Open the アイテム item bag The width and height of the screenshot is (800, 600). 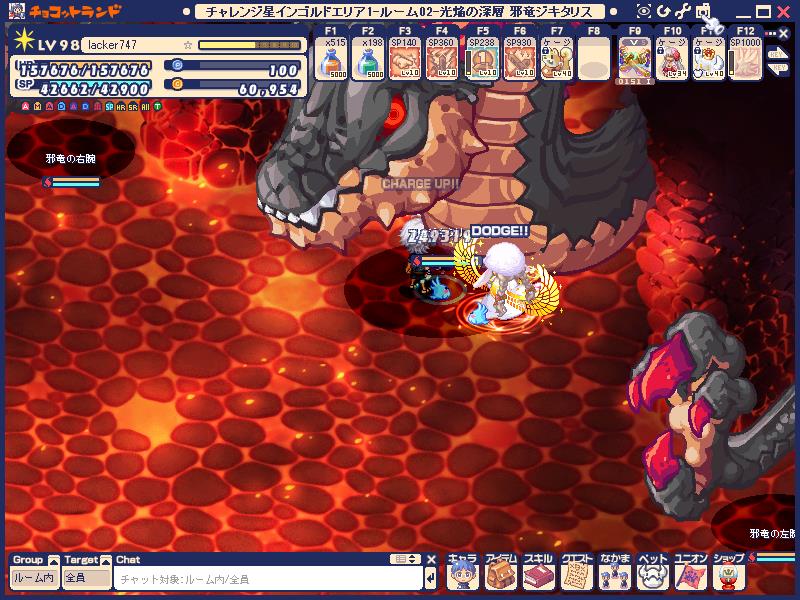[x=500, y=573]
